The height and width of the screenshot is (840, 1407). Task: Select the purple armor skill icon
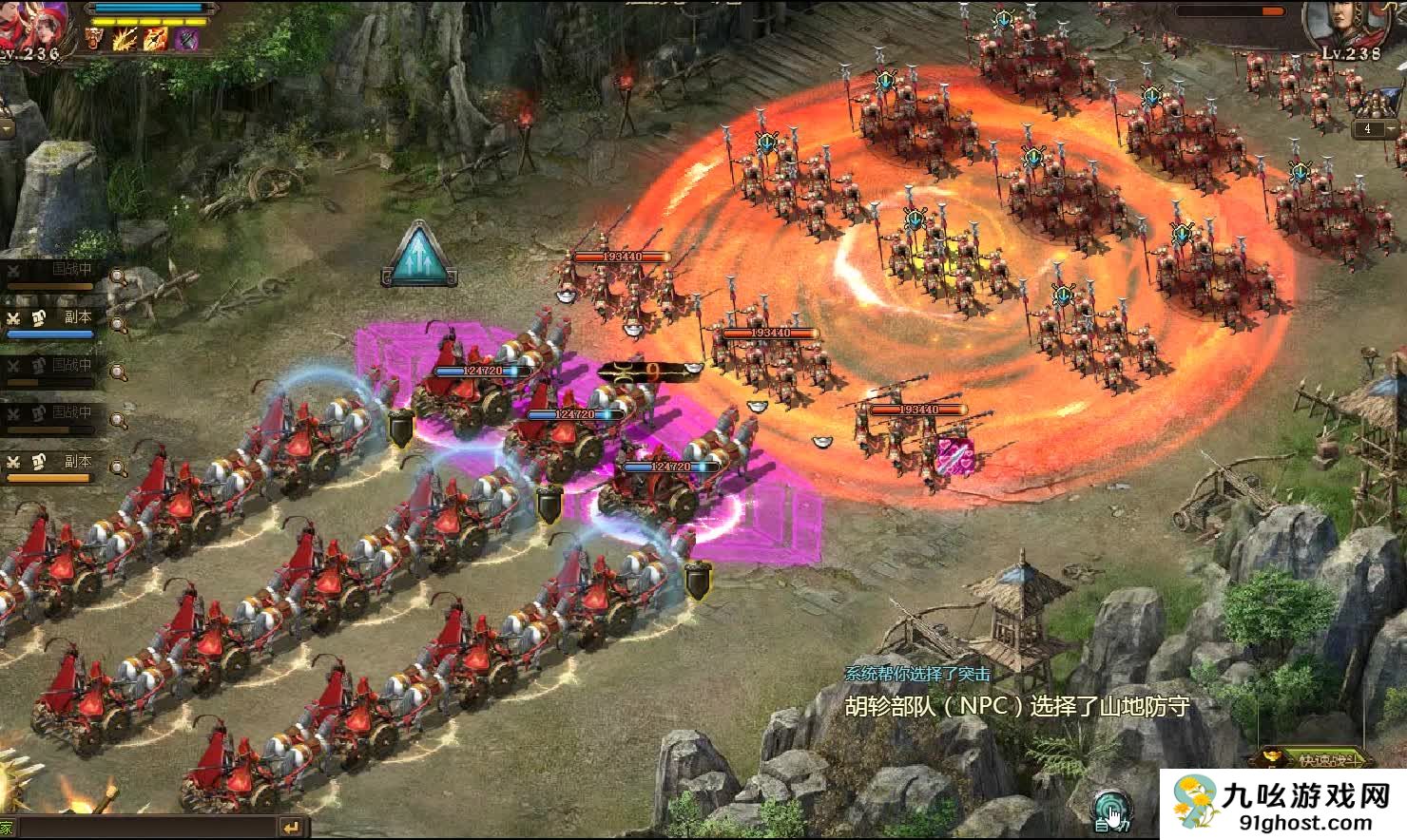(186, 39)
